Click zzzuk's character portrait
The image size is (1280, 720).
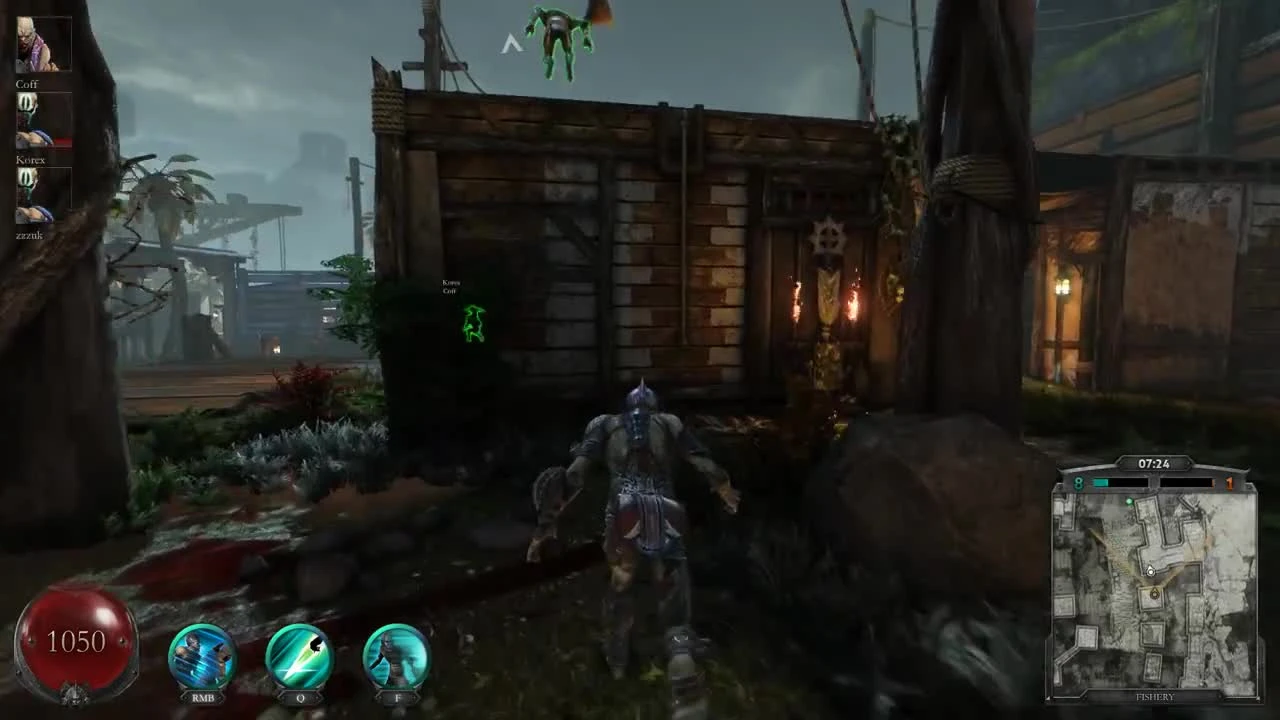(x=44, y=195)
